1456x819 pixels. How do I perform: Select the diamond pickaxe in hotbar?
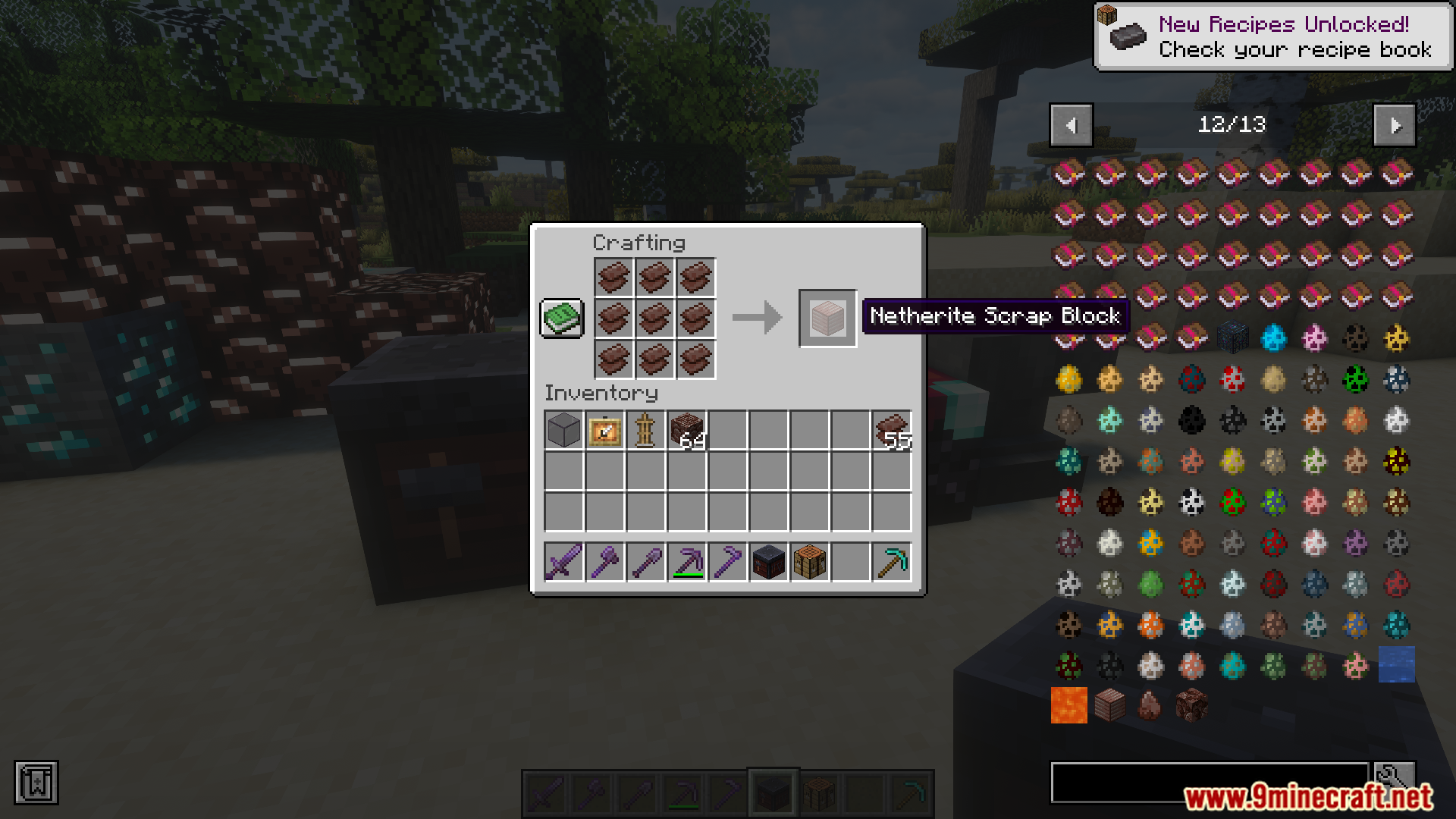[892, 563]
